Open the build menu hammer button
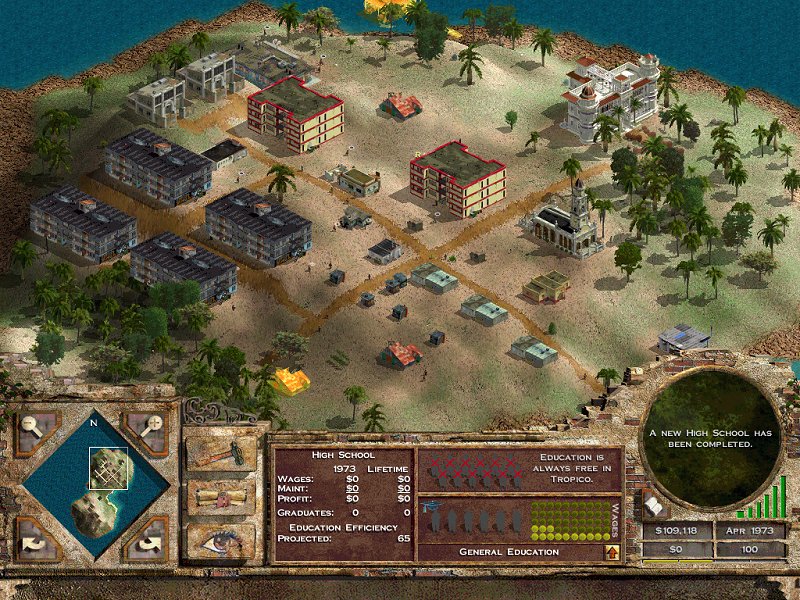Image resolution: width=800 pixels, height=600 pixels. 223,453
